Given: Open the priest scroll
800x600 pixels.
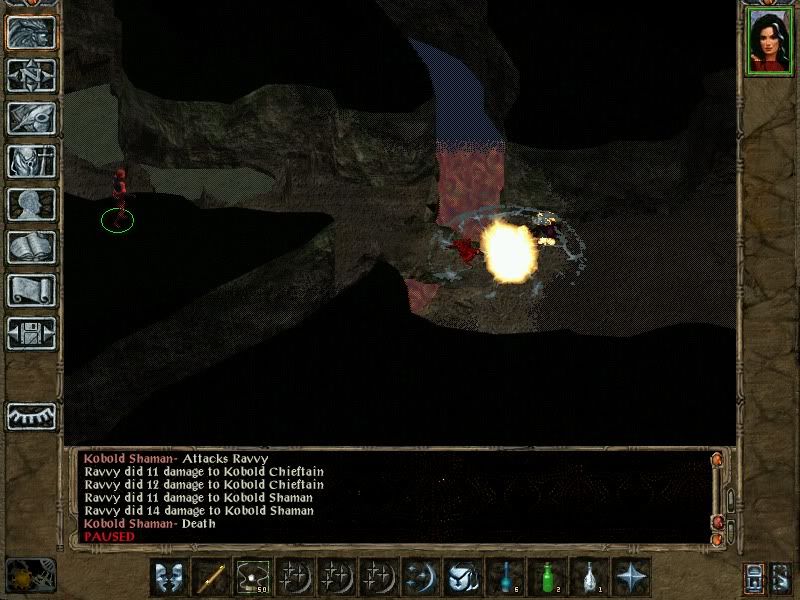Looking at the screenshot, I should coord(31,290).
